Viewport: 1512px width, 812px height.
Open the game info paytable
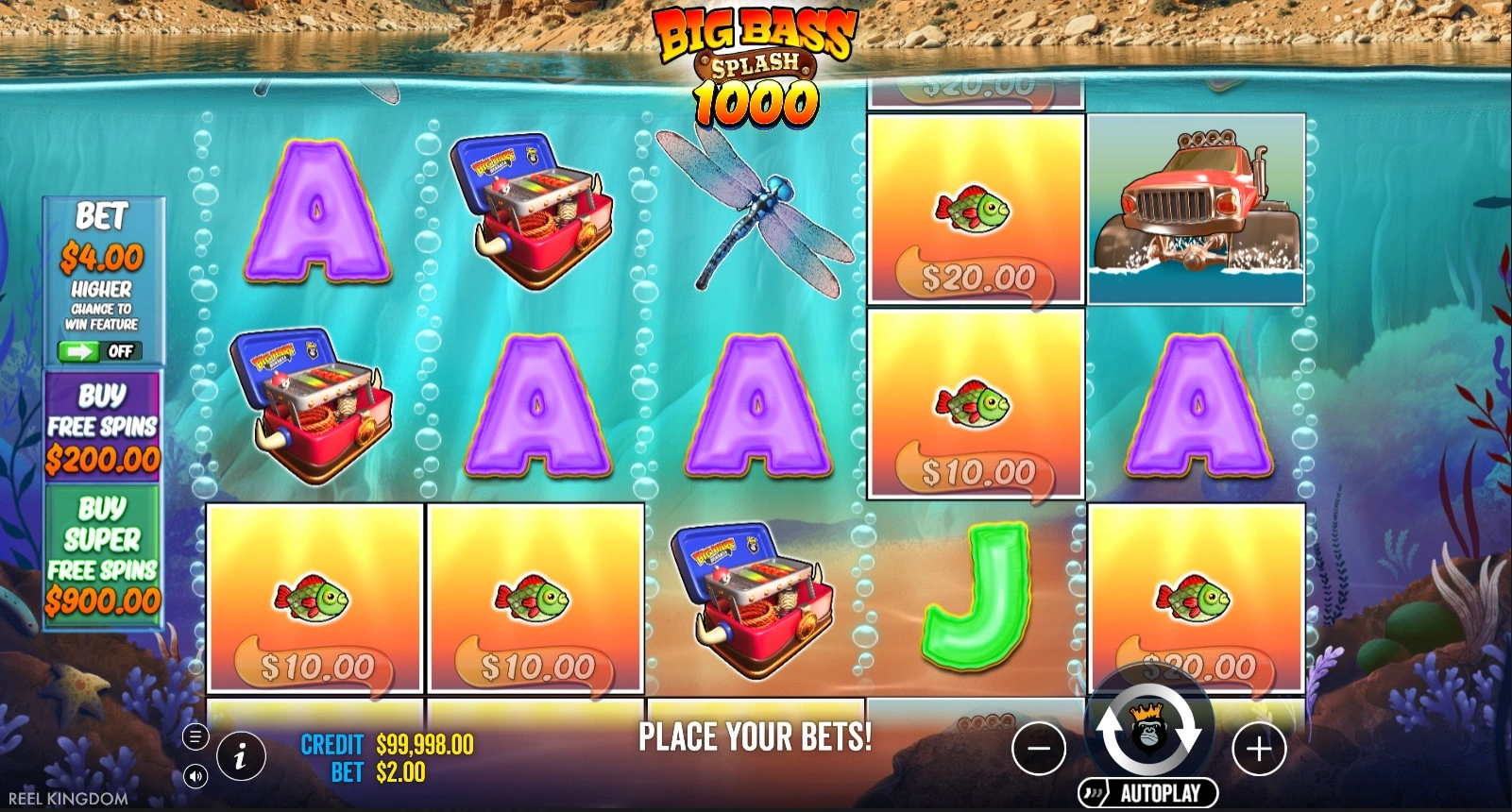[240, 755]
